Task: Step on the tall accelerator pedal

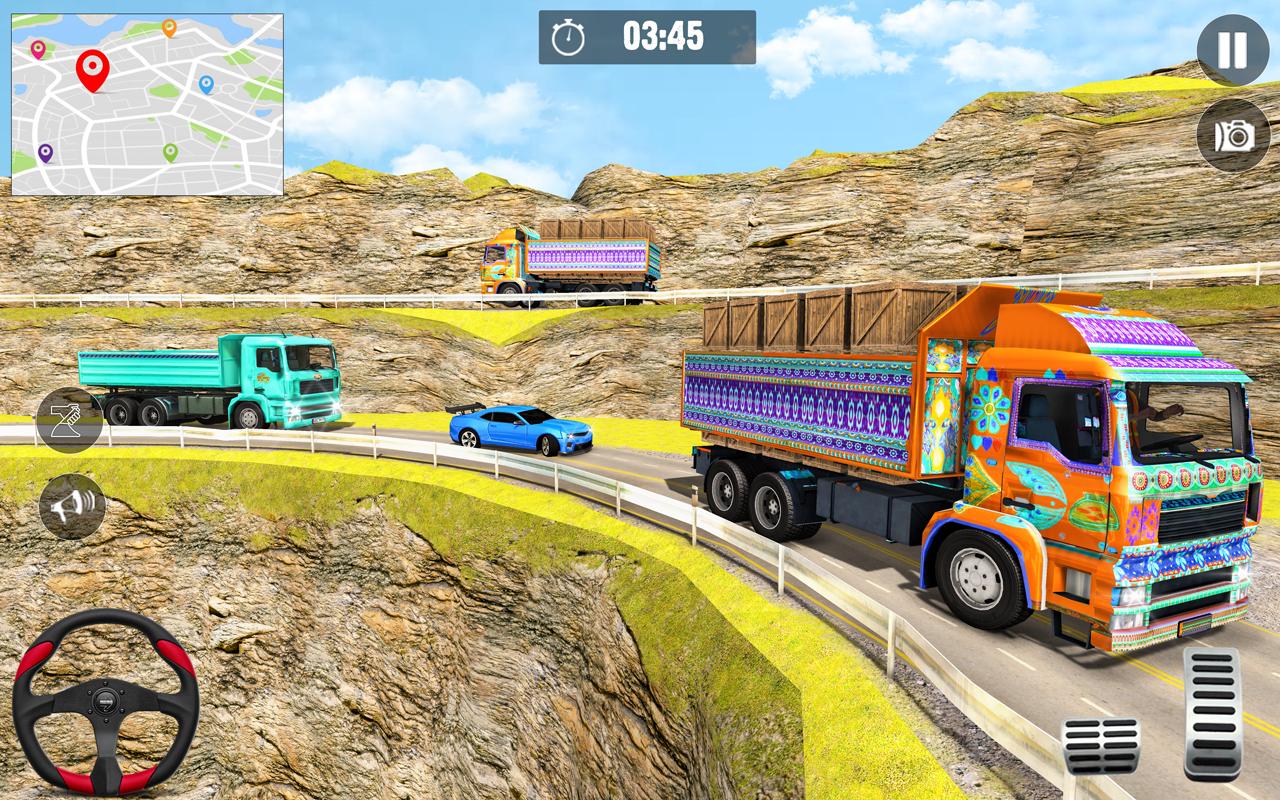Action: click(x=1212, y=712)
